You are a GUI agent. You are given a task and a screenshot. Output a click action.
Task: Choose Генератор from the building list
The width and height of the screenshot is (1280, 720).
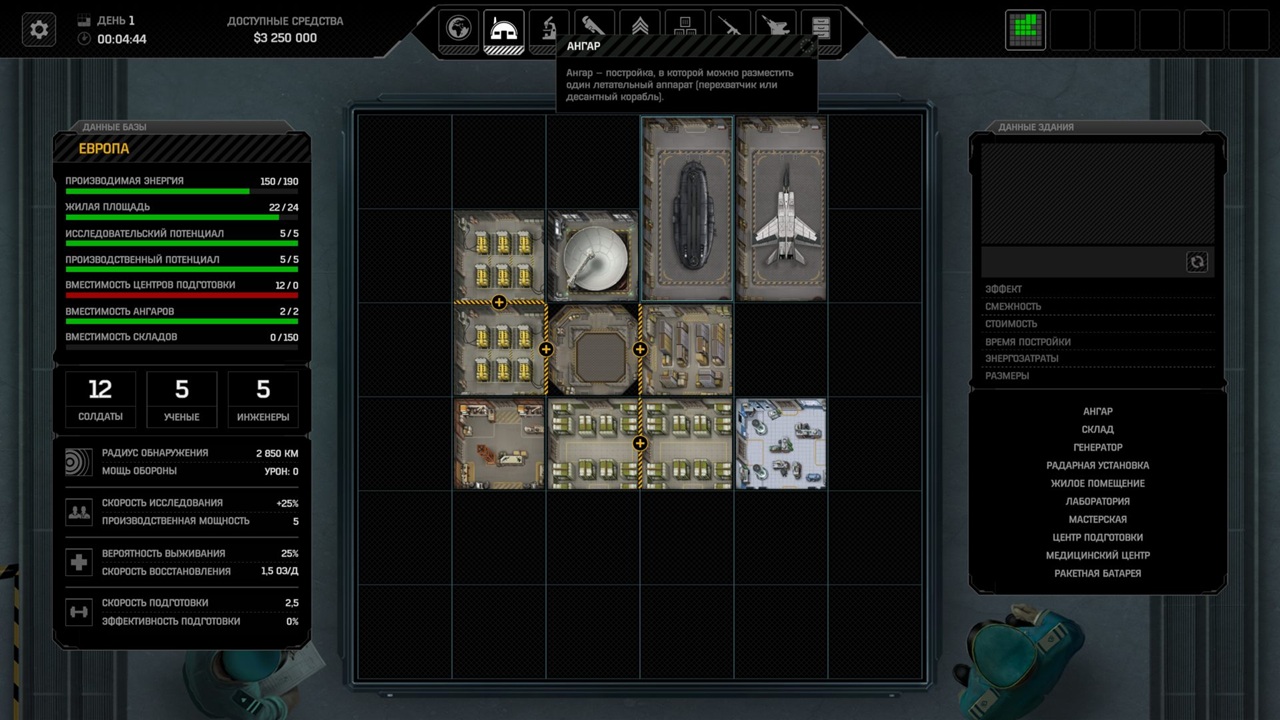pos(1097,447)
